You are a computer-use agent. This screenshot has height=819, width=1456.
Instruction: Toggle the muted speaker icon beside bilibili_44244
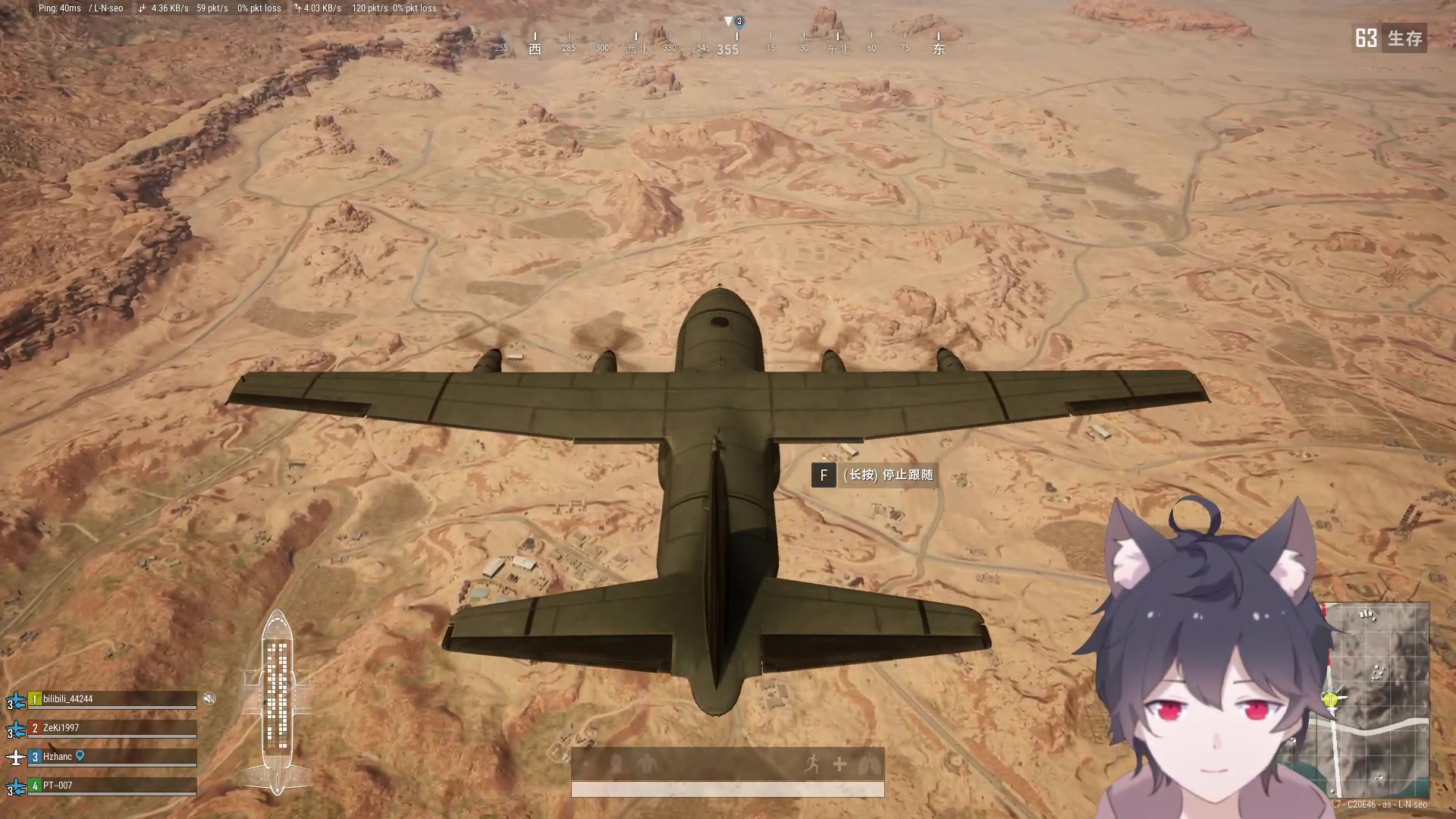(210, 698)
